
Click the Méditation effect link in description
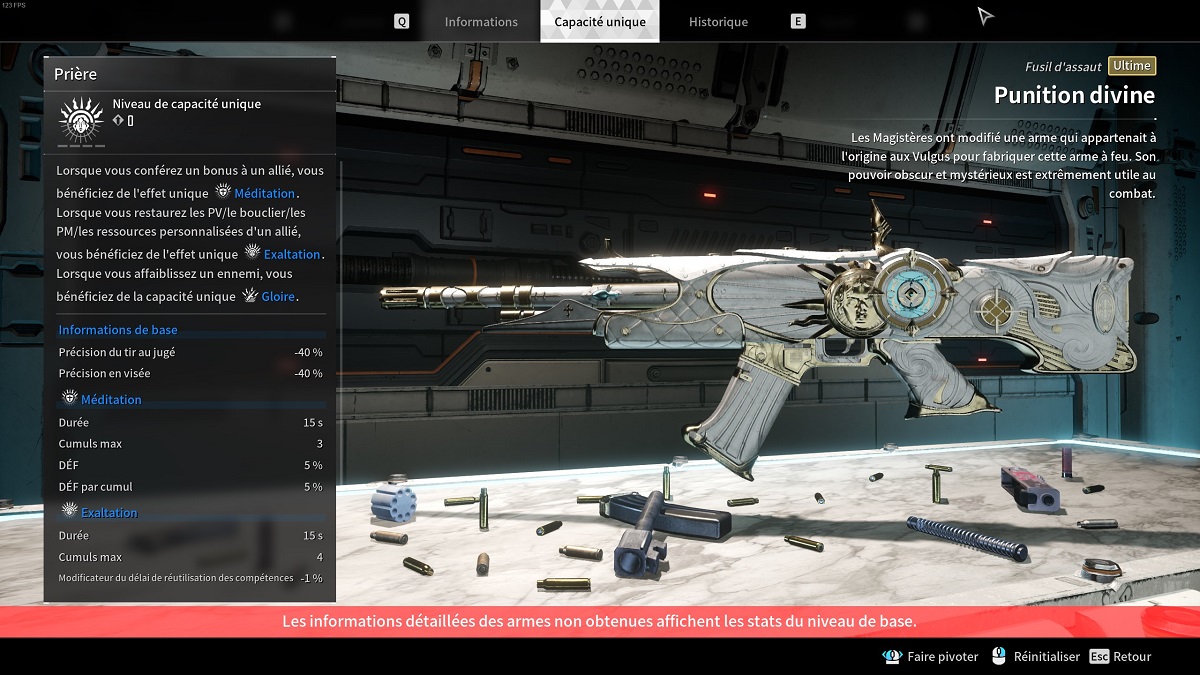pos(264,193)
